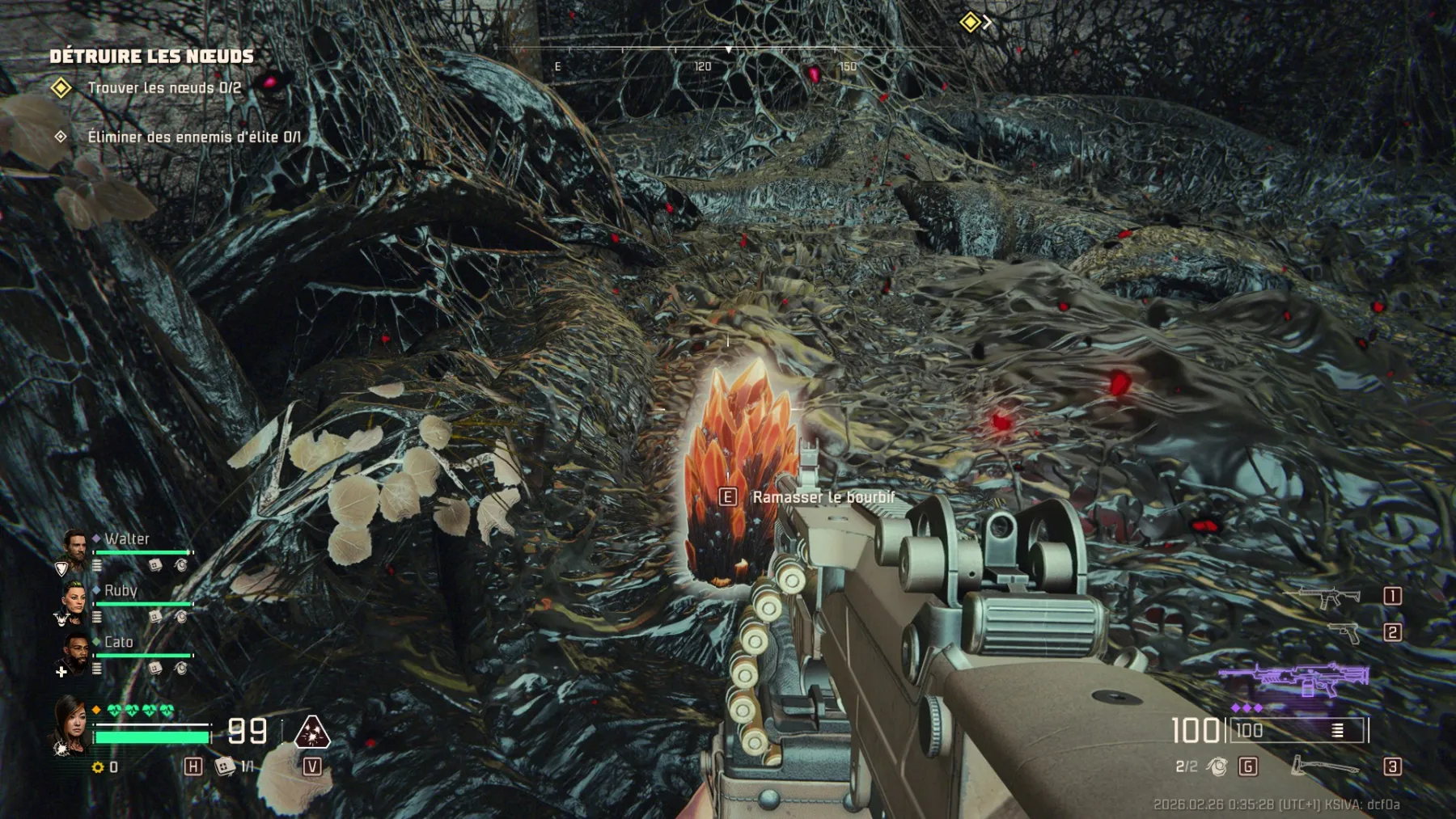Click the yellow objective marker on the compass

point(970,22)
